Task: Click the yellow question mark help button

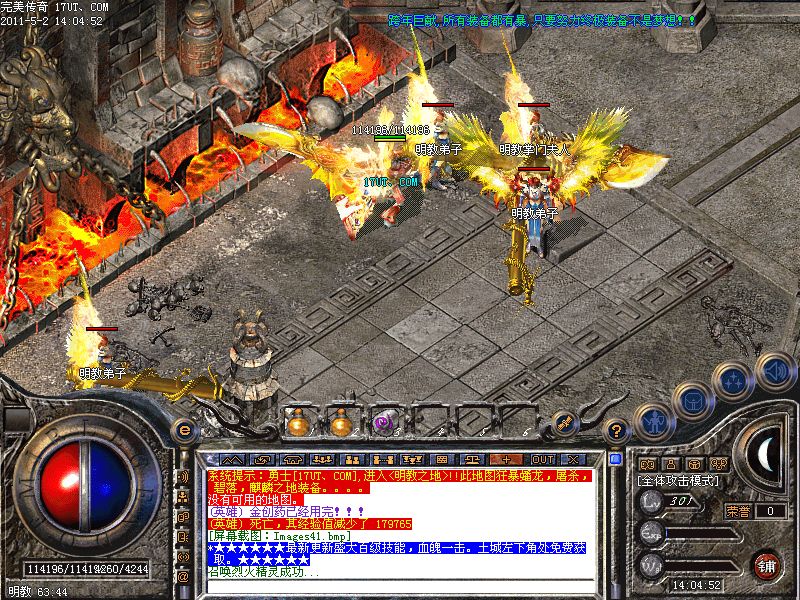Action: (618, 431)
